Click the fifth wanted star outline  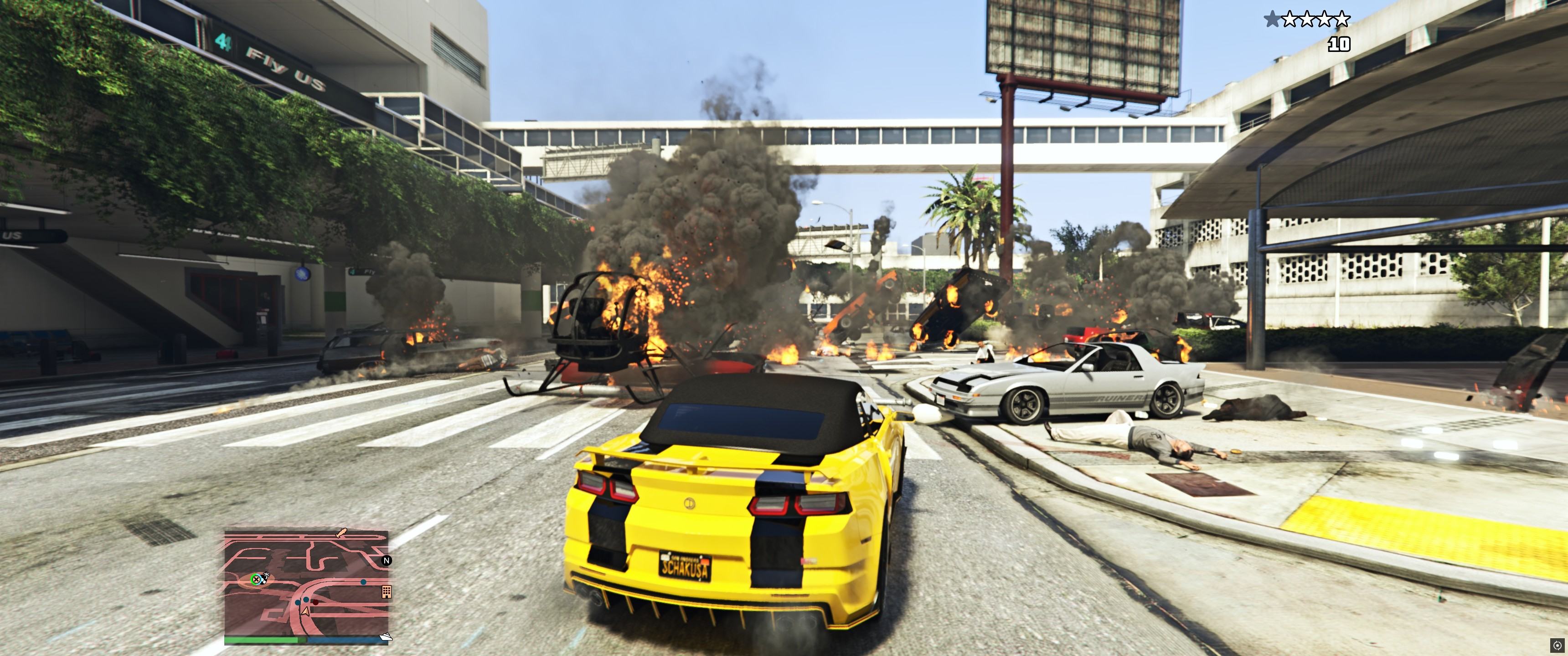1342,19
